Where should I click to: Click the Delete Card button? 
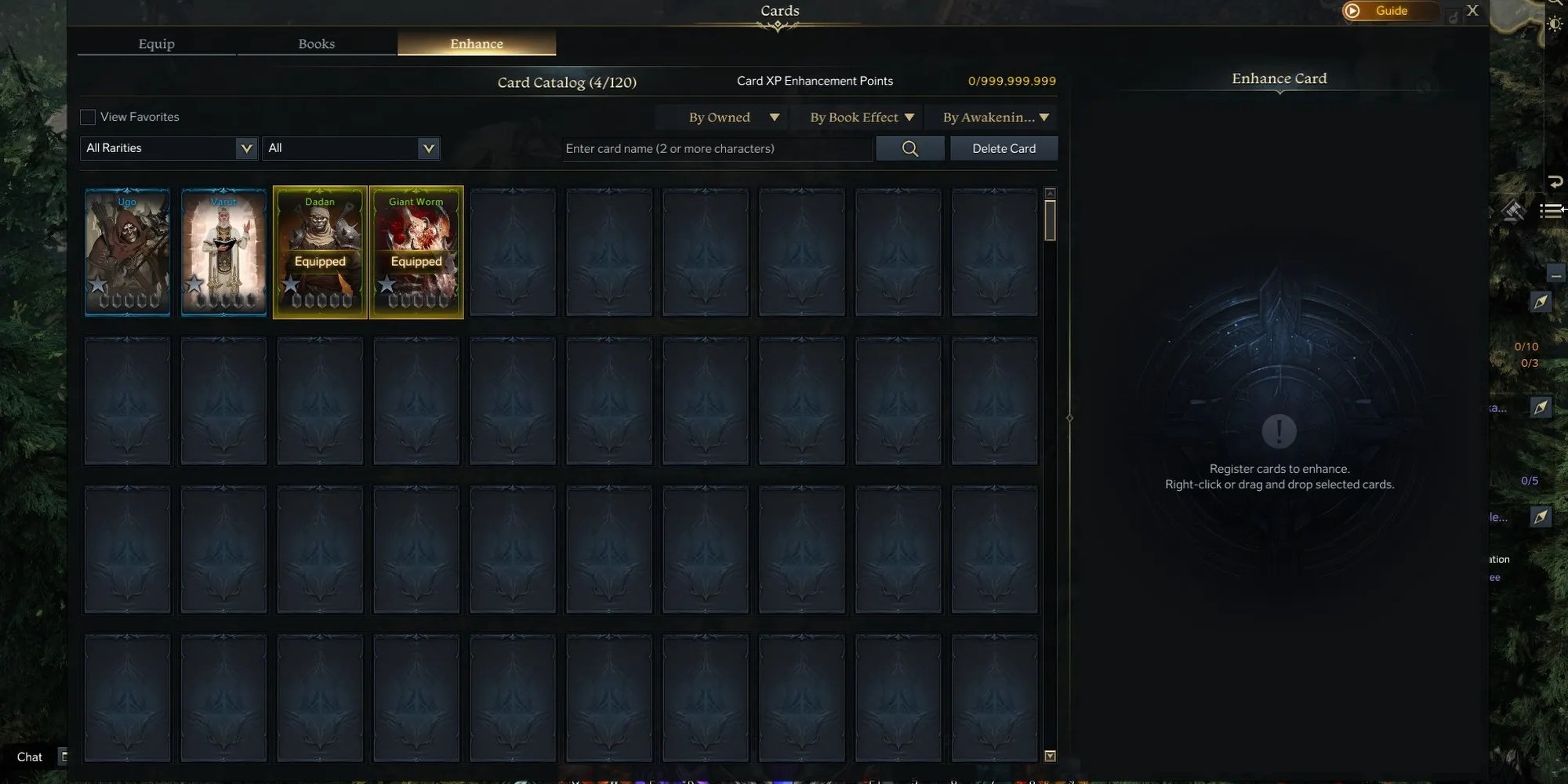coord(1004,148)
